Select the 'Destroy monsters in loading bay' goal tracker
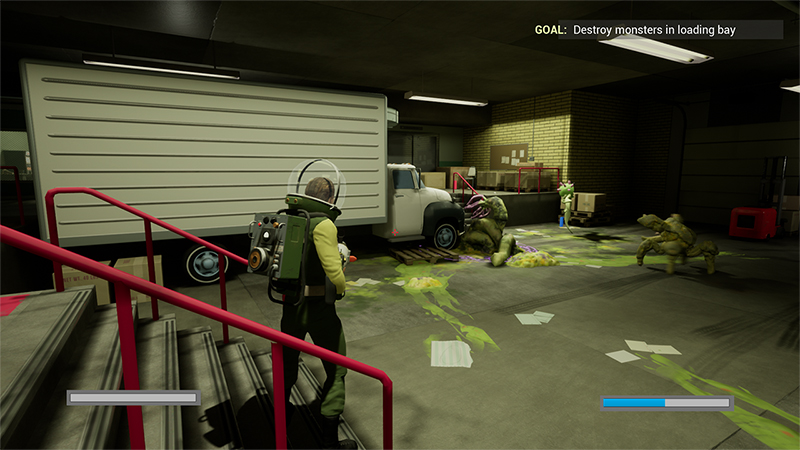 (x=656, y=30)
